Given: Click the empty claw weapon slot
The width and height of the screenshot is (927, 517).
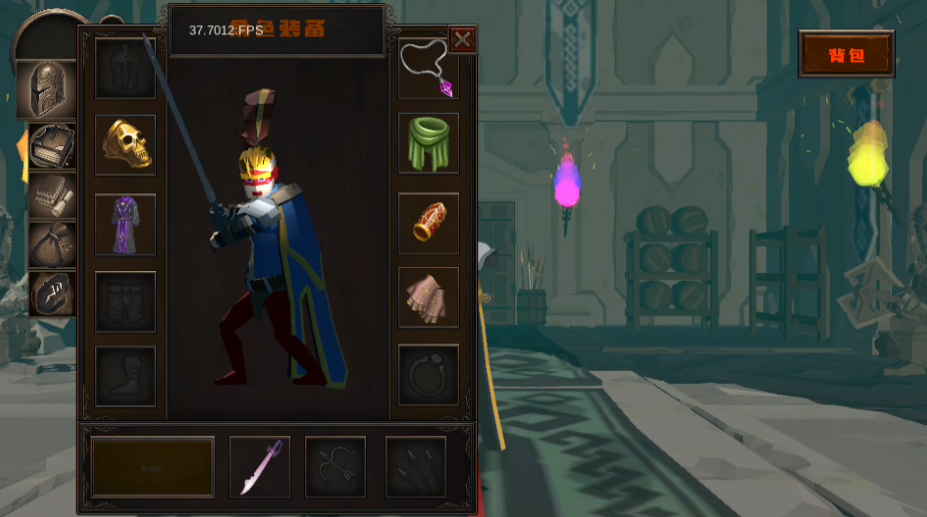Looking at the screenshot, I should (415, 466).
